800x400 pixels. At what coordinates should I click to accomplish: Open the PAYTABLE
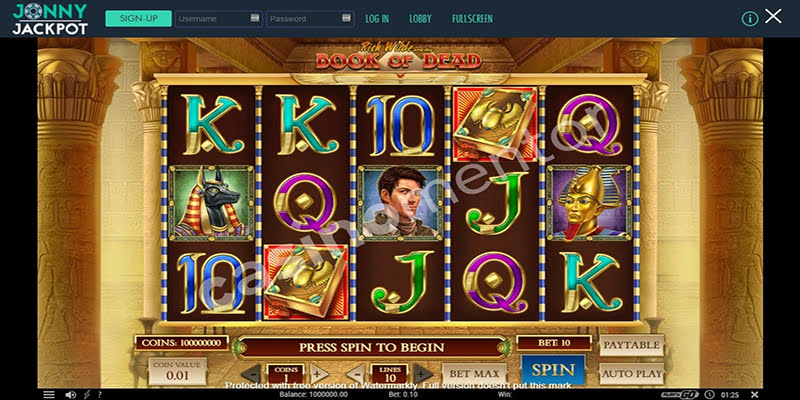[630, 345]
